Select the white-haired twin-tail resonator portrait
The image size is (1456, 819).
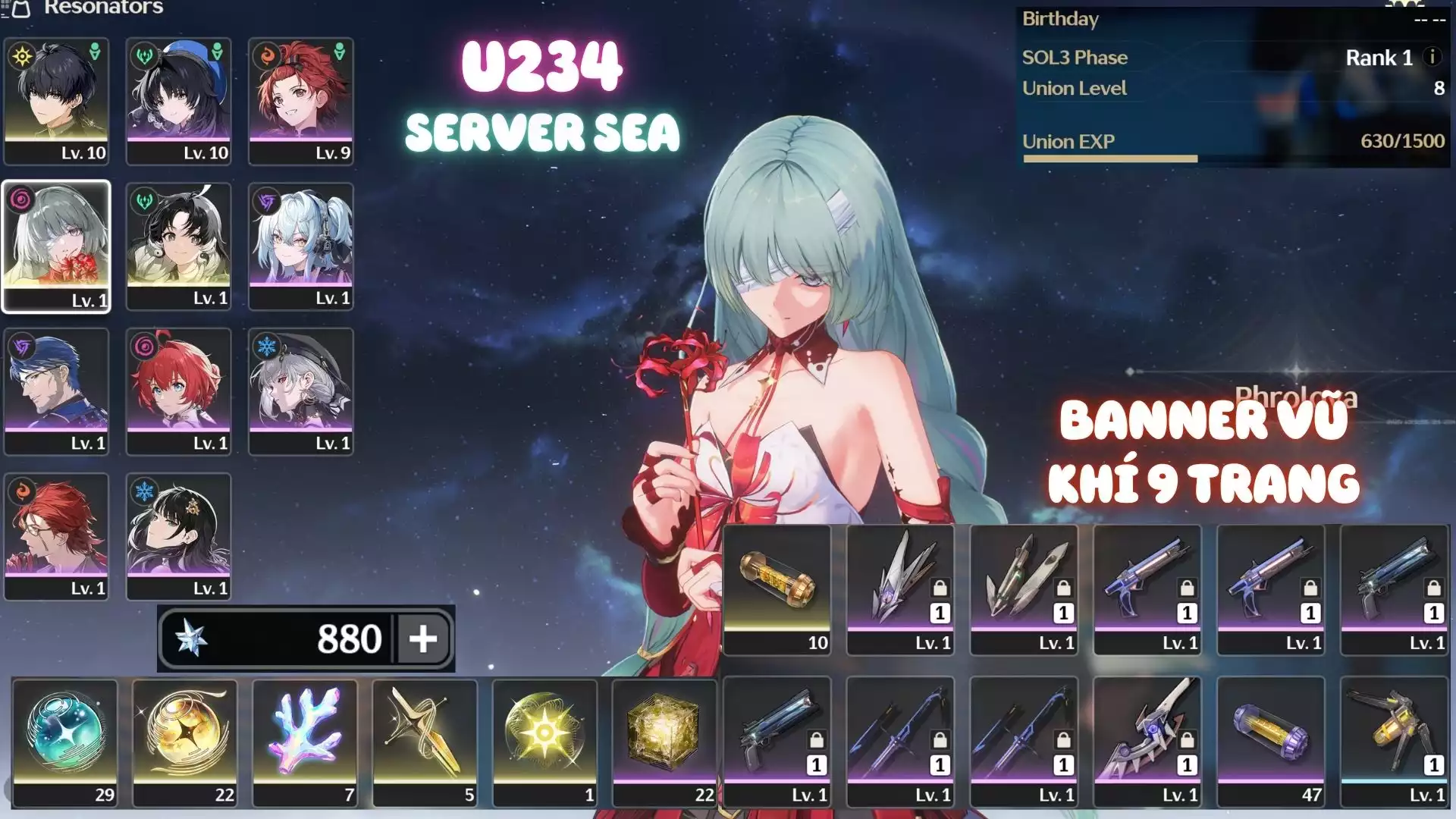coord(301,246)
